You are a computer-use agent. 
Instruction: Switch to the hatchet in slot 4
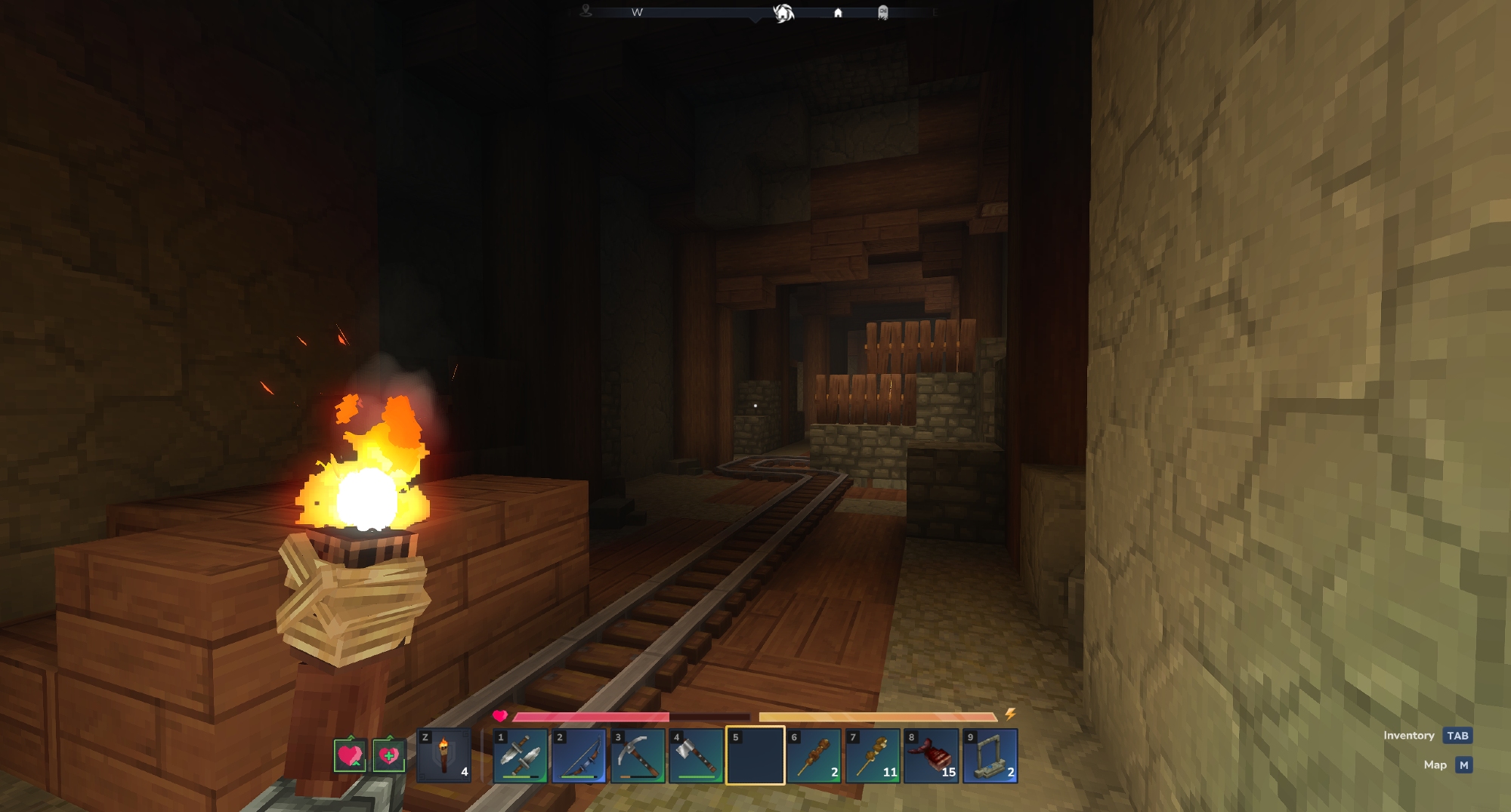(x=697, y=756)
